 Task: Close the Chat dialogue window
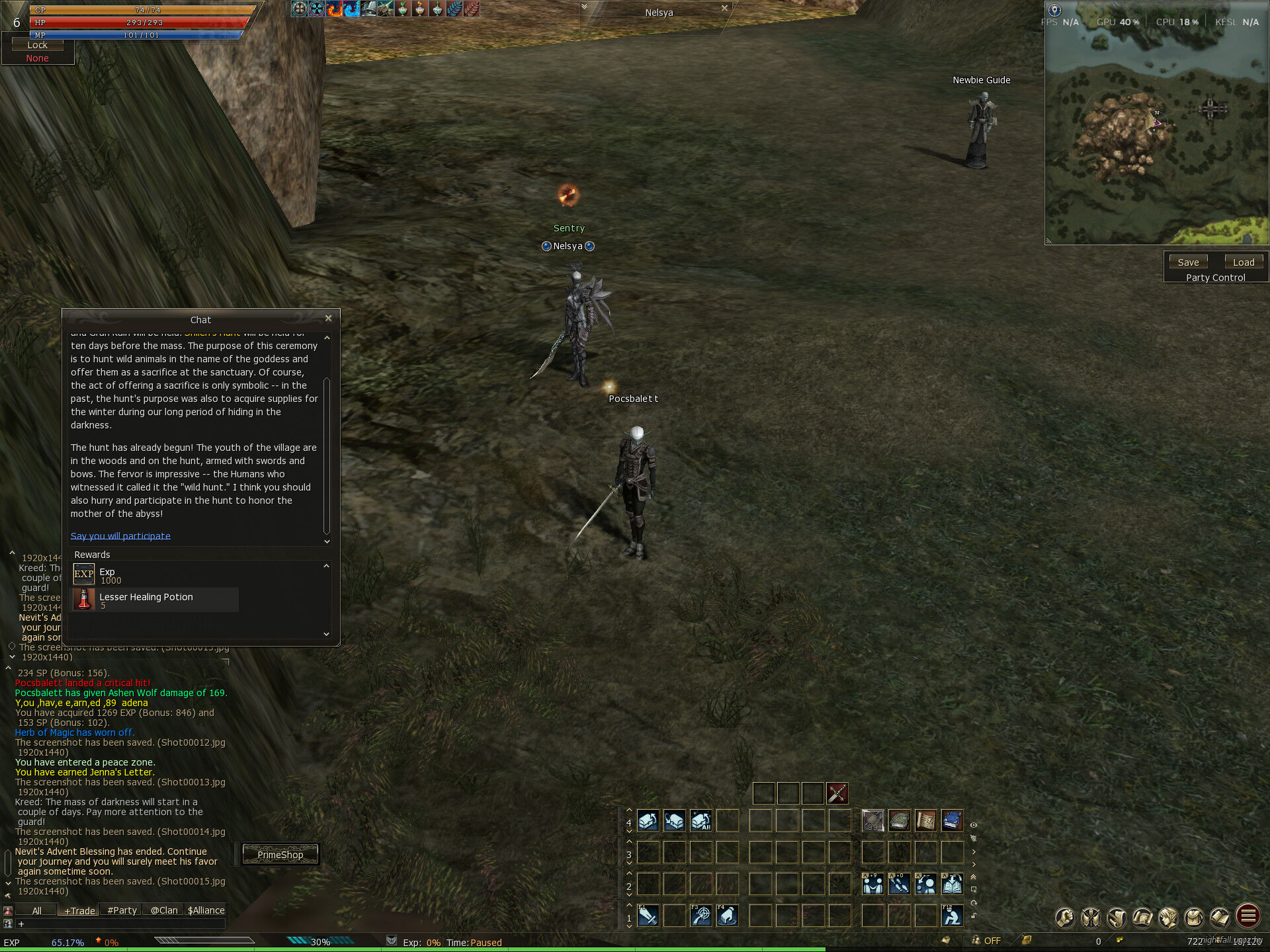pyautogui.click(x=328, y=319)
